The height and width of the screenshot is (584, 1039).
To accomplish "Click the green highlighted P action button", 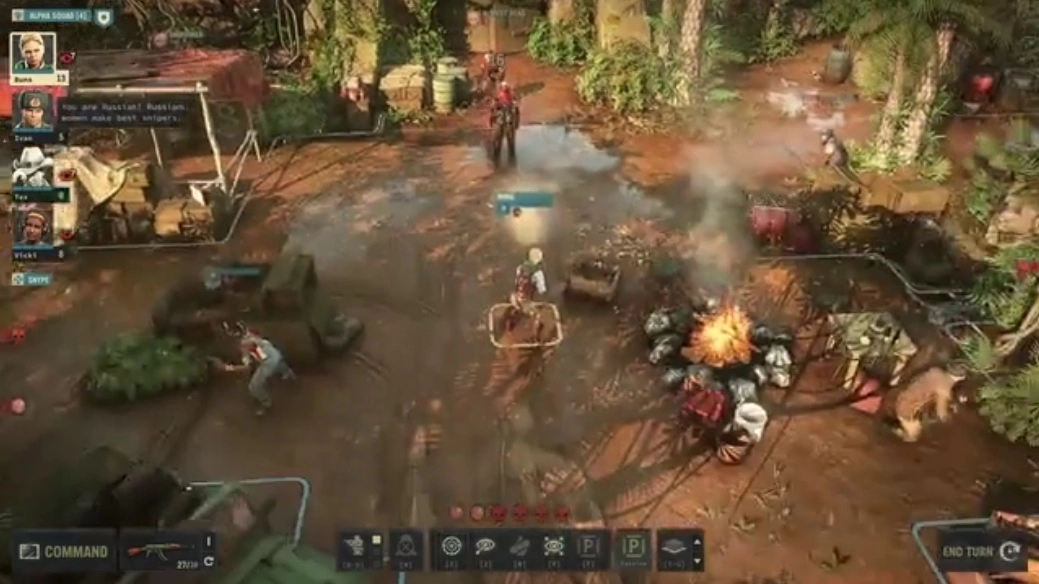I will [632, 548].
